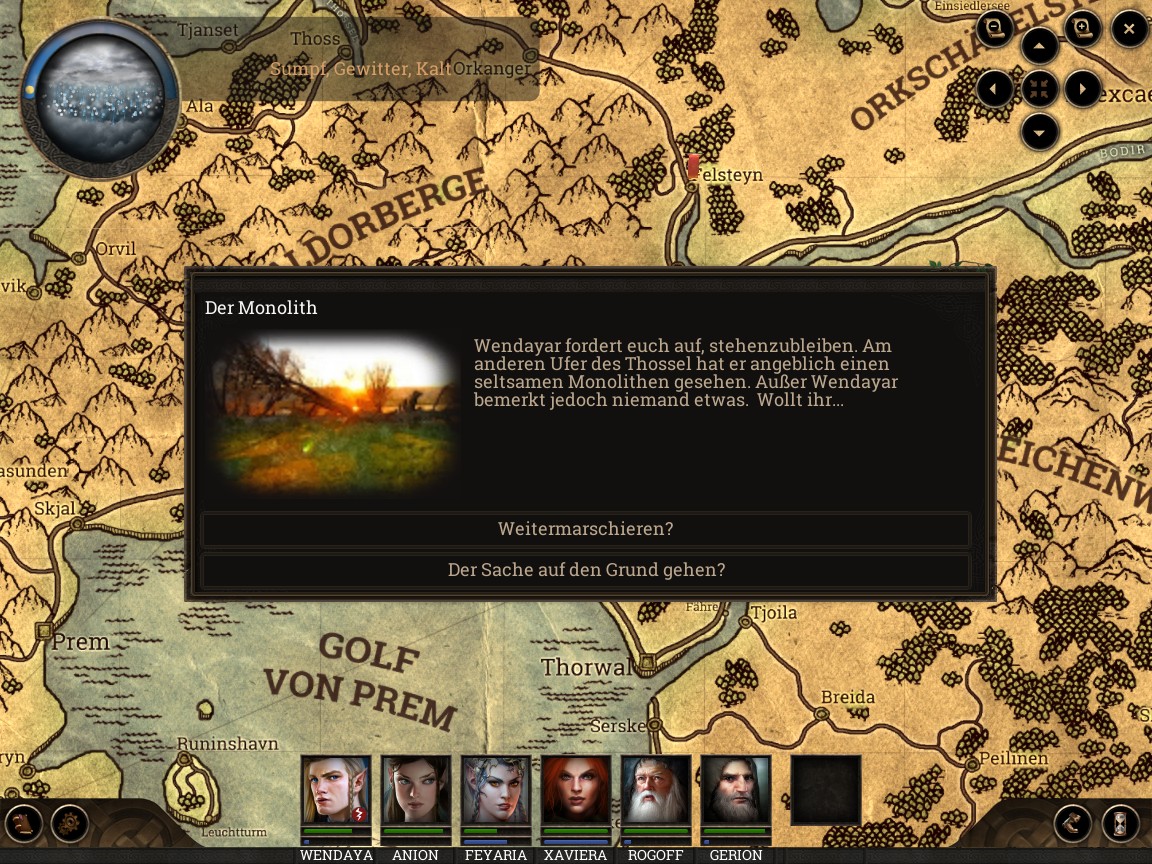Select "Der Sache auf den Grund gehen?"
The height and width of the screenshot is (864, 1152).
pyautogui.click(x=585, y=570)
